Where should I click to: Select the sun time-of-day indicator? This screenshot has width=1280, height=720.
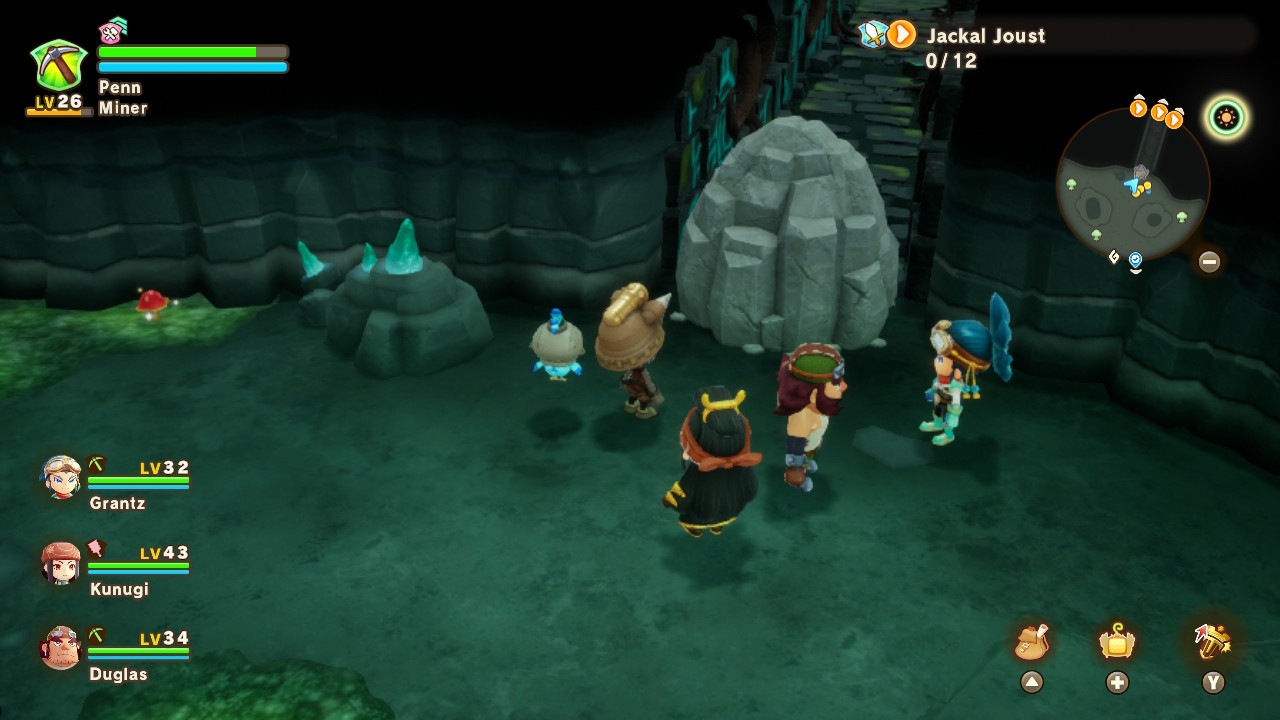[x=1226, y=118]
